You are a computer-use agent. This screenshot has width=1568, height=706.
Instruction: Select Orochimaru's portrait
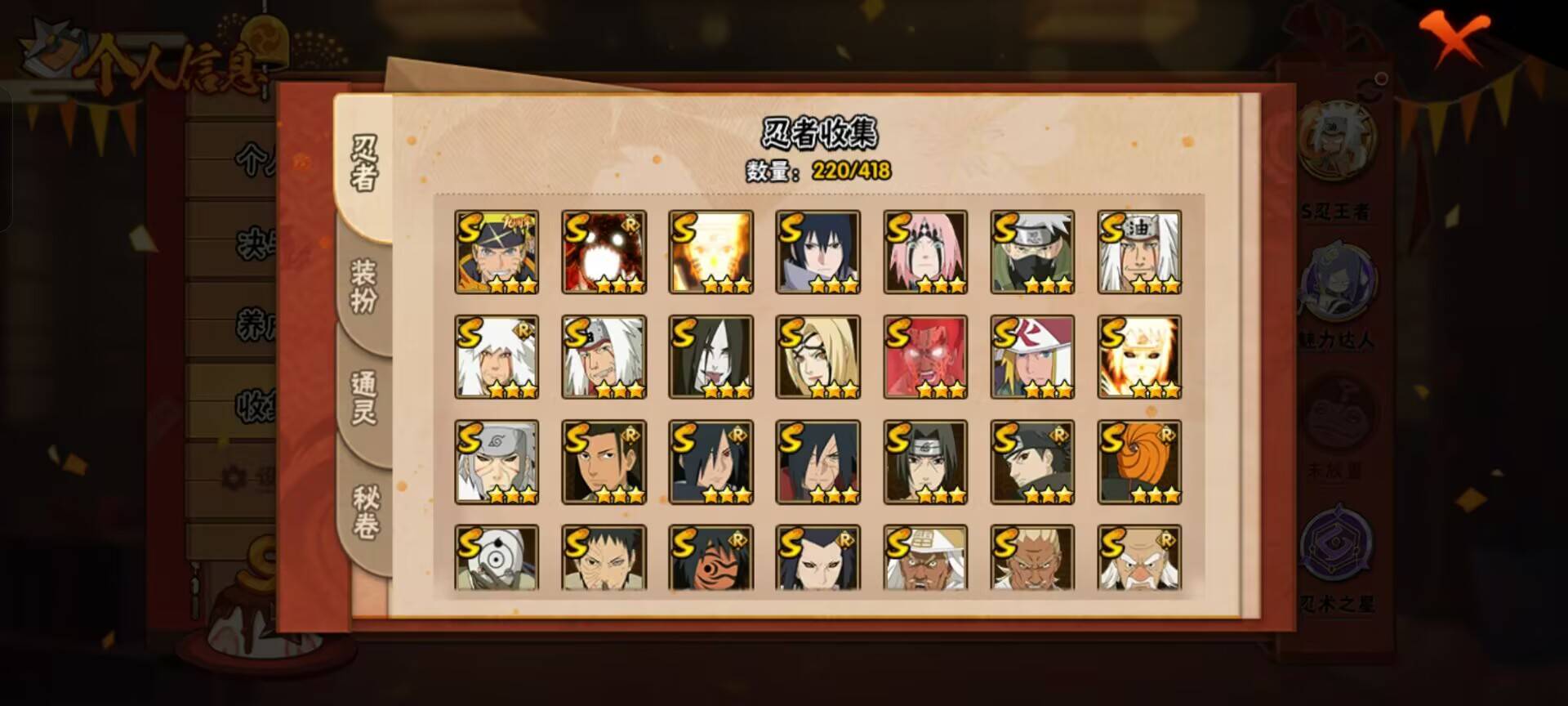pyautogui.click(x=709, y=357)
